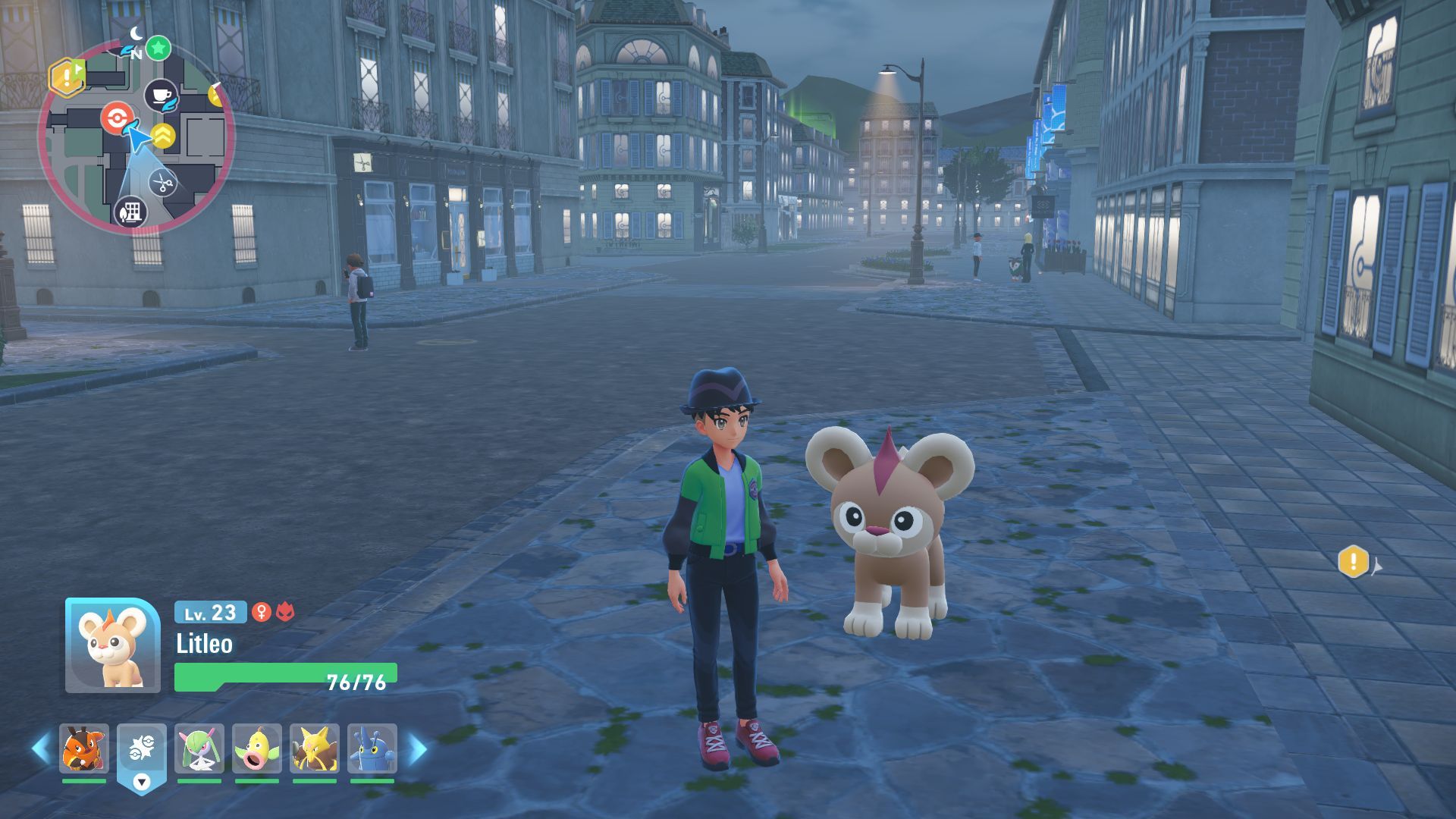The image size is (1456, 819).
Task: Select Pignite in the party bar
Action: (84, 748)
